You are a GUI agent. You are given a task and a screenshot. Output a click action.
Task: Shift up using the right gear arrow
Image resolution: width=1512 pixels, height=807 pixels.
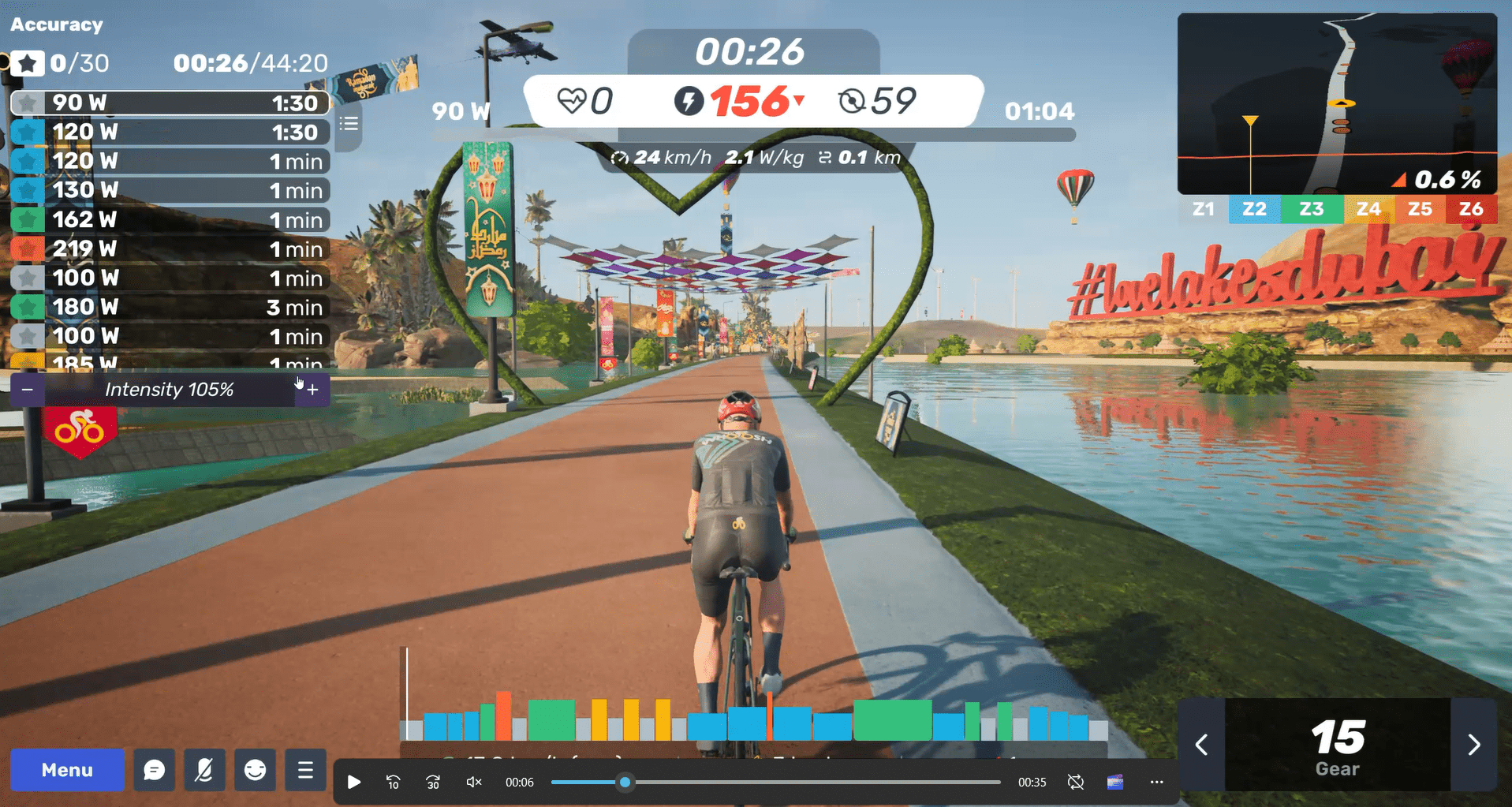[x=1474, y=743]
